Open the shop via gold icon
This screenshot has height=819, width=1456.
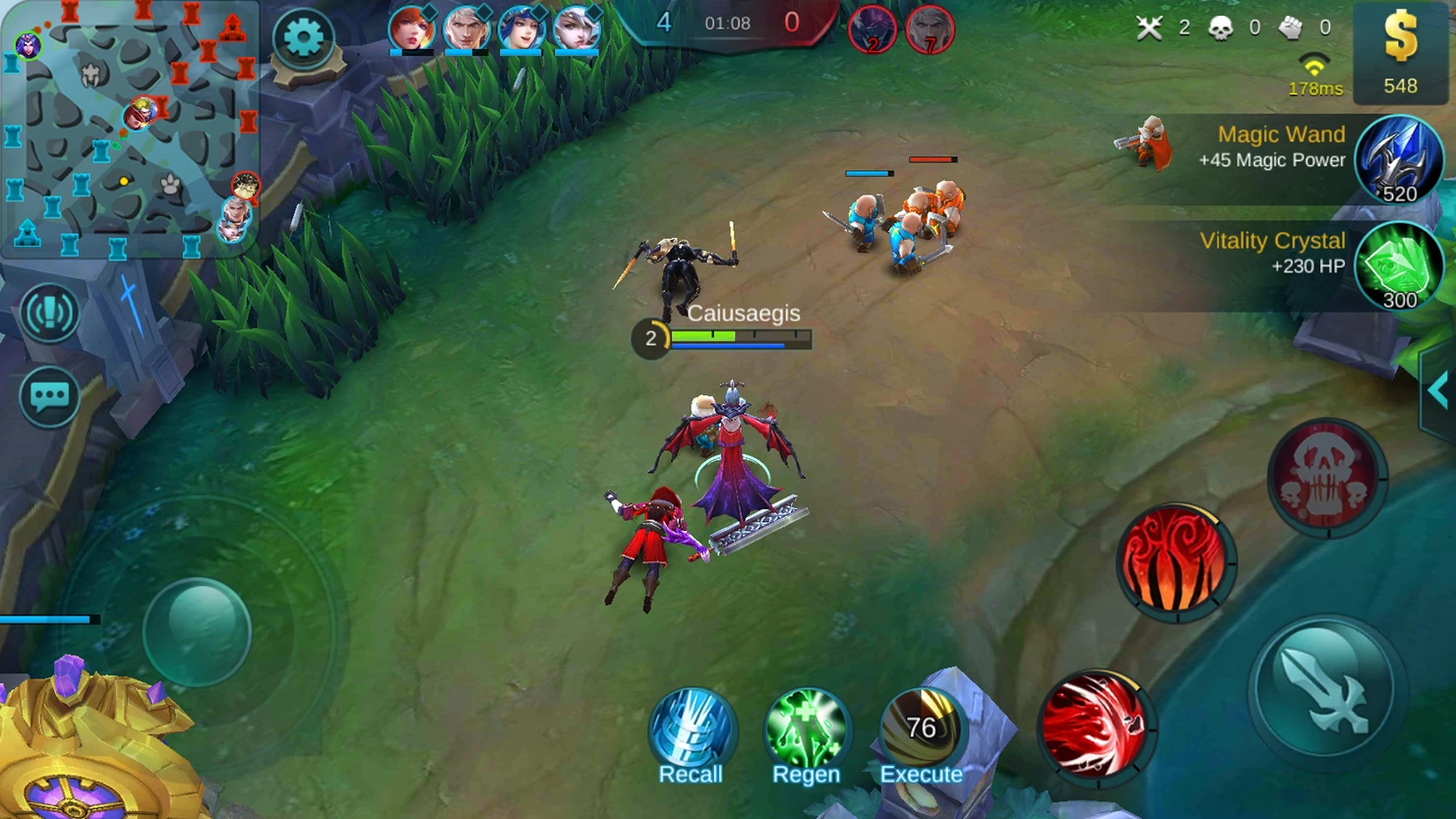coord(1400,52)
